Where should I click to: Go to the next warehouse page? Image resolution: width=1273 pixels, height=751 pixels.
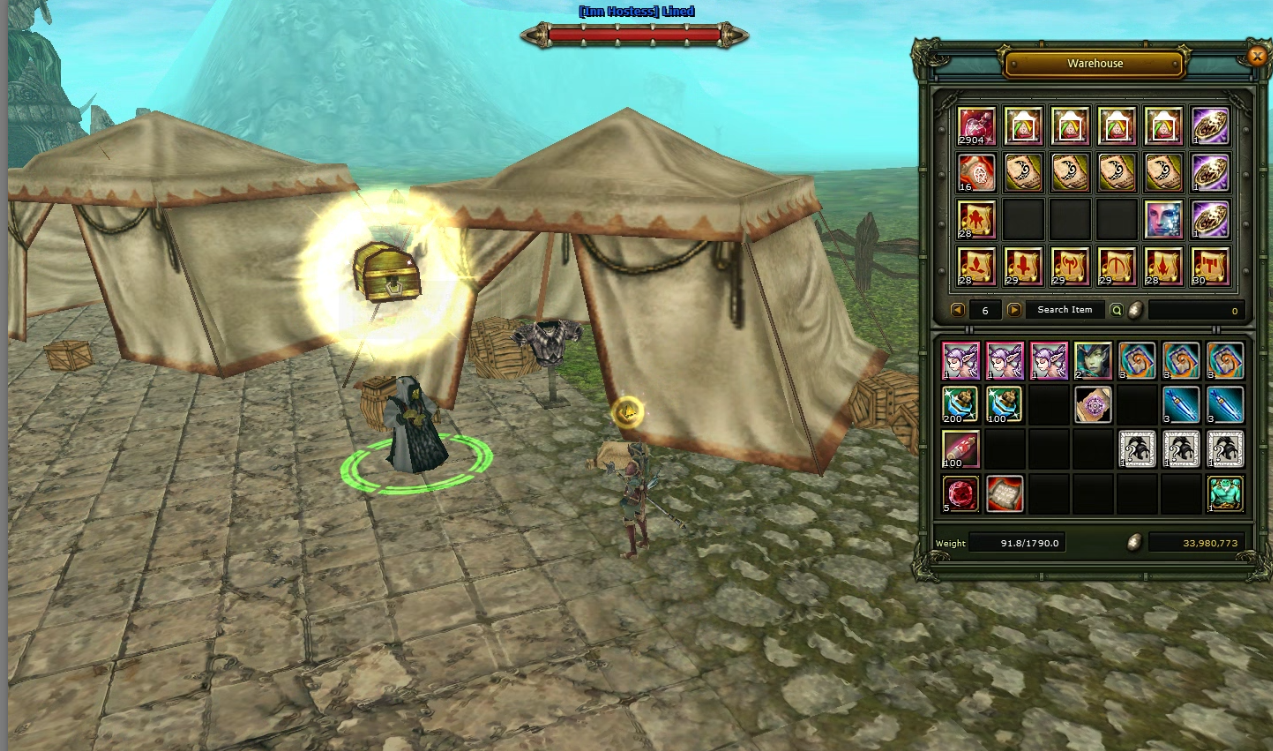(x=1014, y=310)
